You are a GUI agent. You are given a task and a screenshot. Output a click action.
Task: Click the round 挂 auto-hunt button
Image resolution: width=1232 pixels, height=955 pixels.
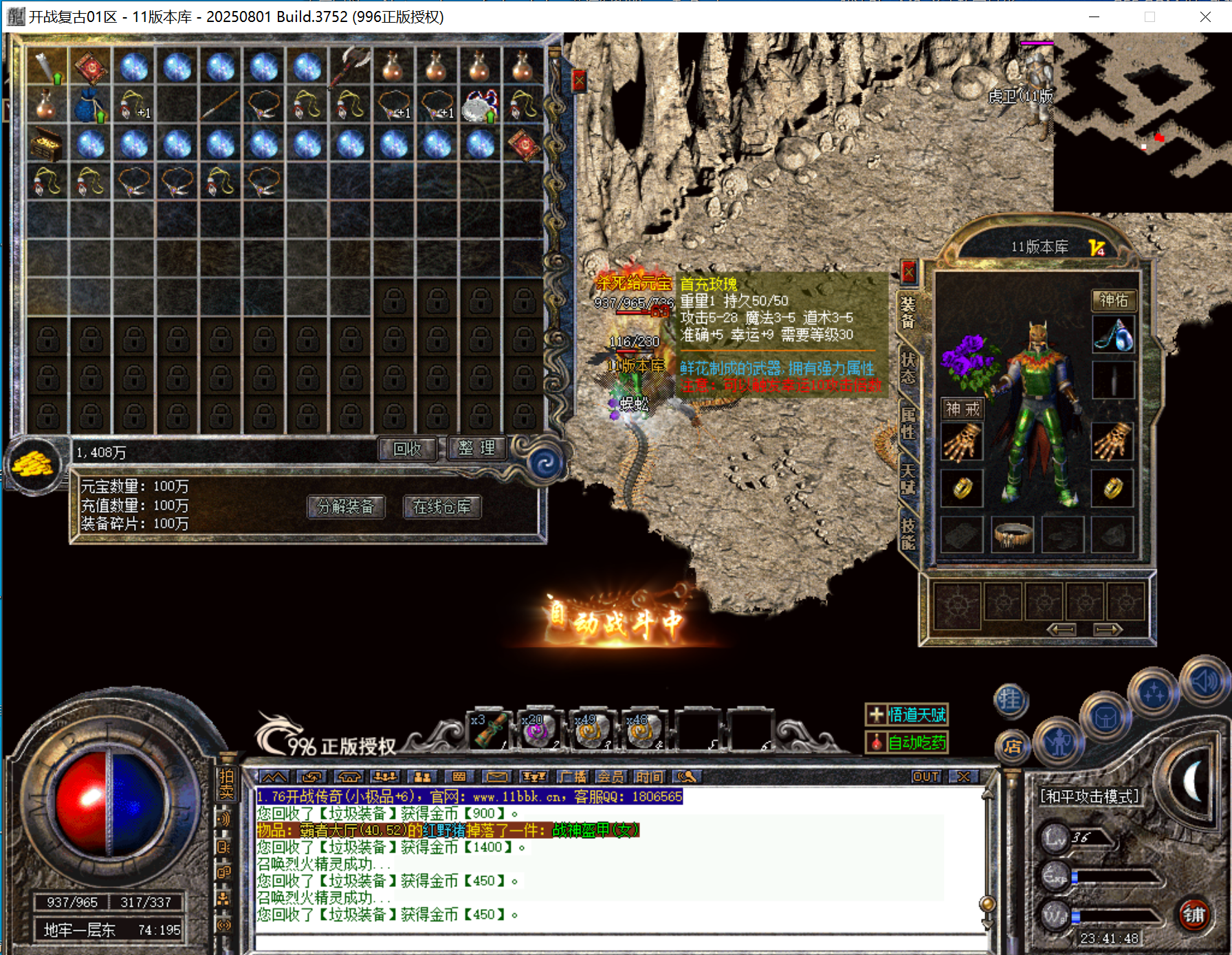click(x=1010, y=701)
